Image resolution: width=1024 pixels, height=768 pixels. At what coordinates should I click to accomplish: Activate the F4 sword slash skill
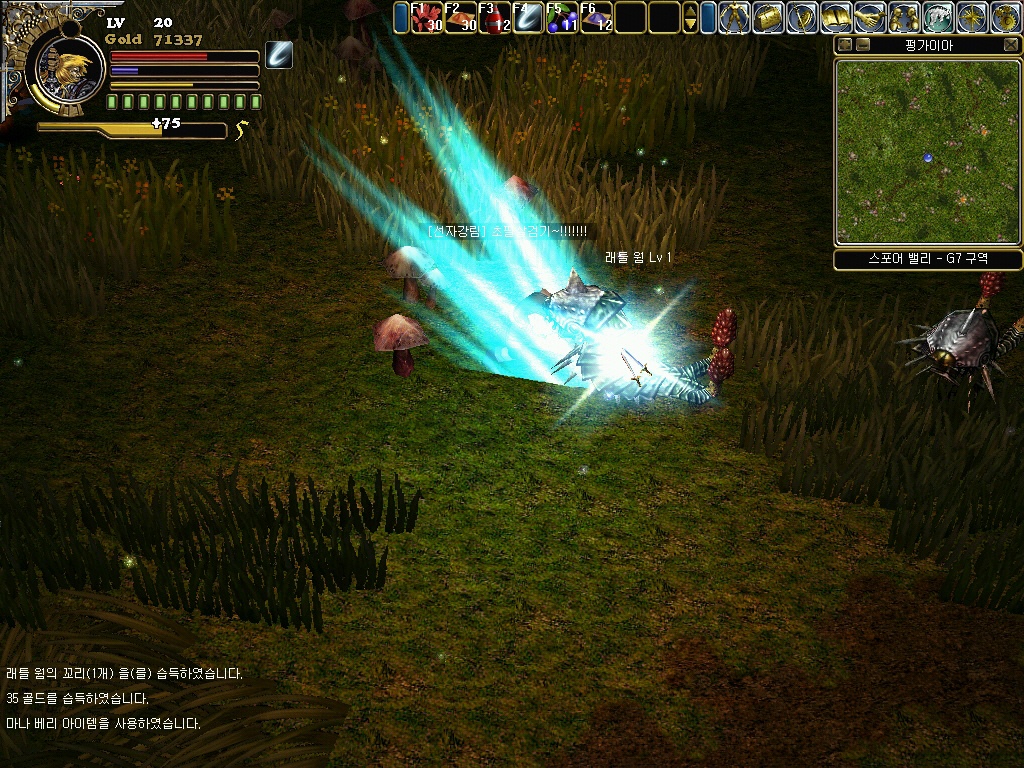(529, 17)
